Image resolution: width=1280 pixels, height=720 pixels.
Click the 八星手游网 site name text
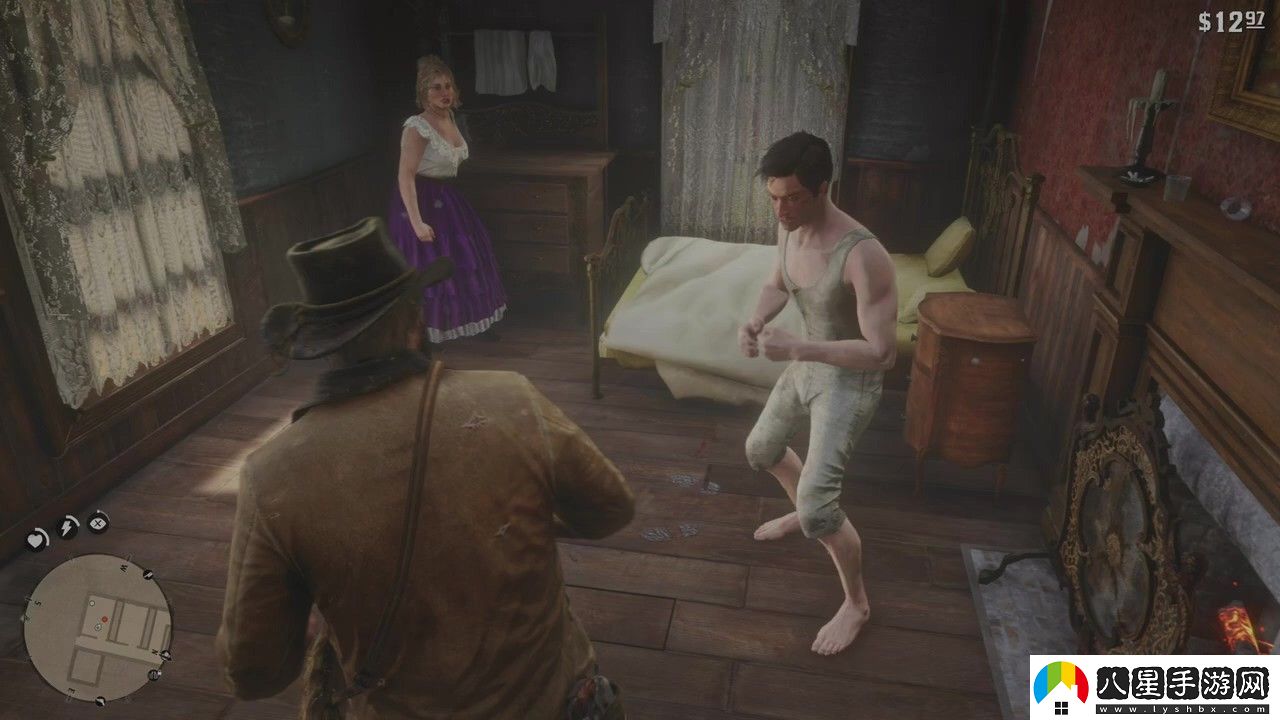tap(1180, 683)
